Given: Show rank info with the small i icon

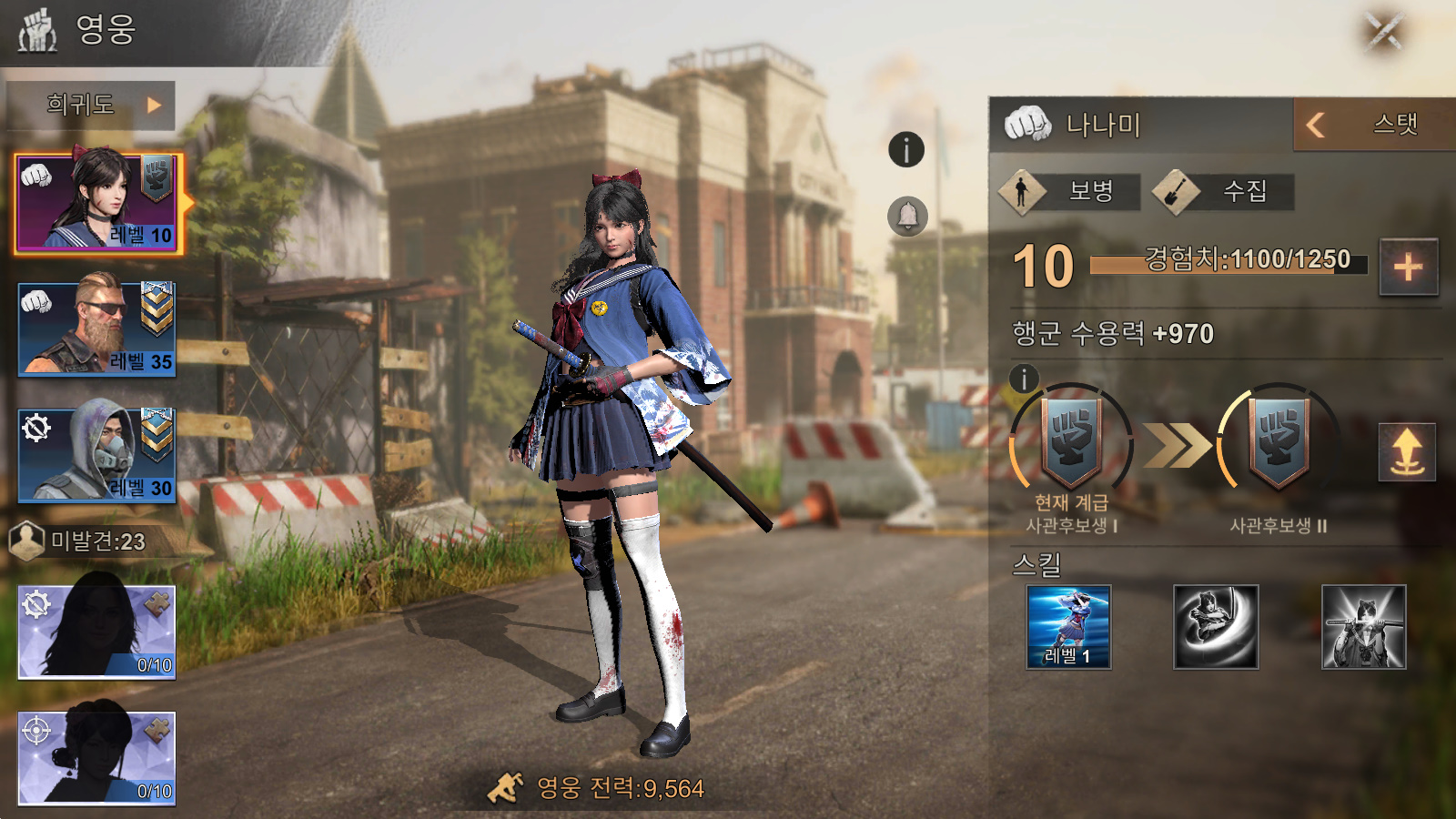Looking at the screenshot, I should pyautogui.click(x=1024, y=378).
